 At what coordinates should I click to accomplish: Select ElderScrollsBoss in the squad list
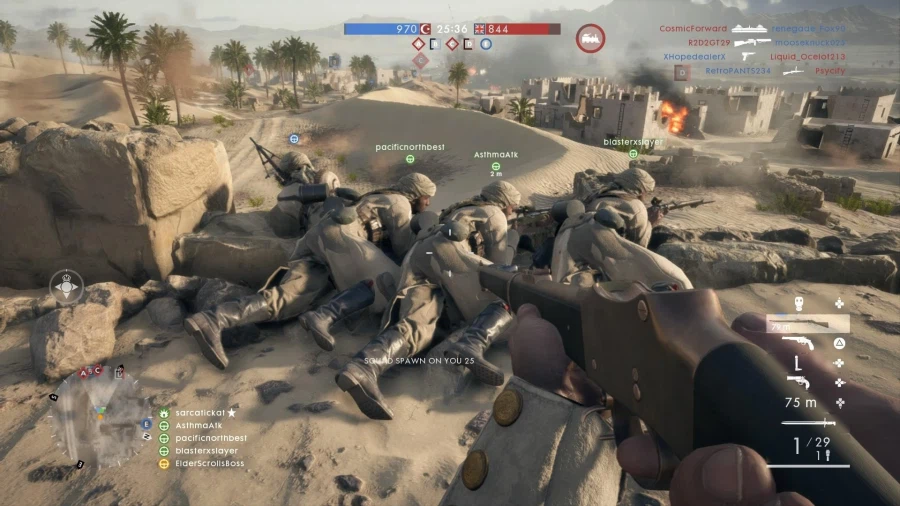(209, 464)
